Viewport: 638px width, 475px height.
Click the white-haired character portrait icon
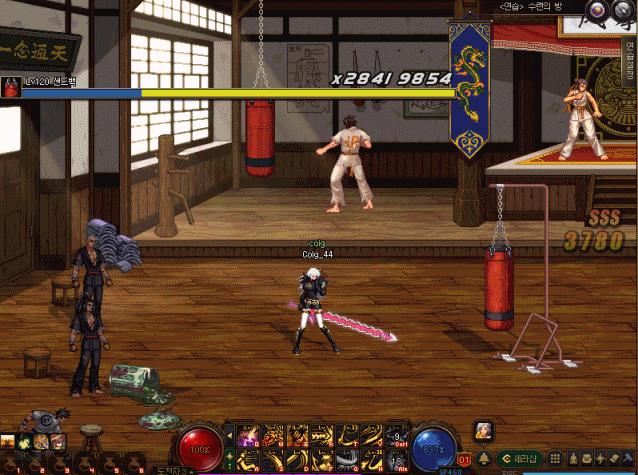(484, 430)
